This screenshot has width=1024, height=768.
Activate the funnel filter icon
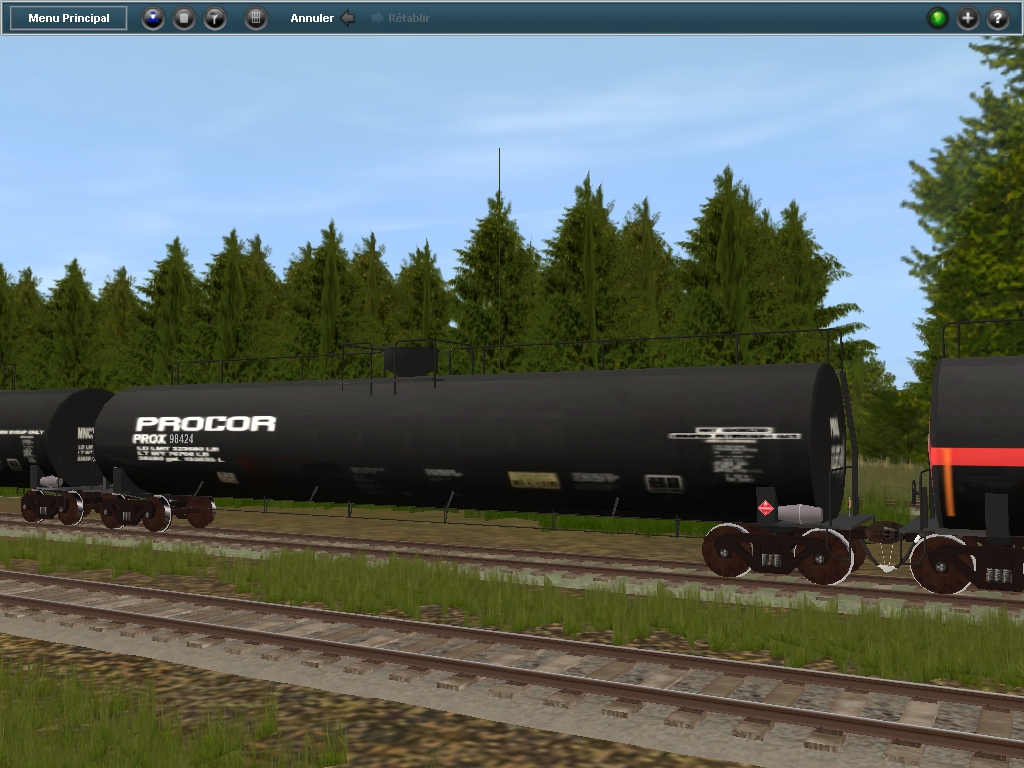(215, 18)
